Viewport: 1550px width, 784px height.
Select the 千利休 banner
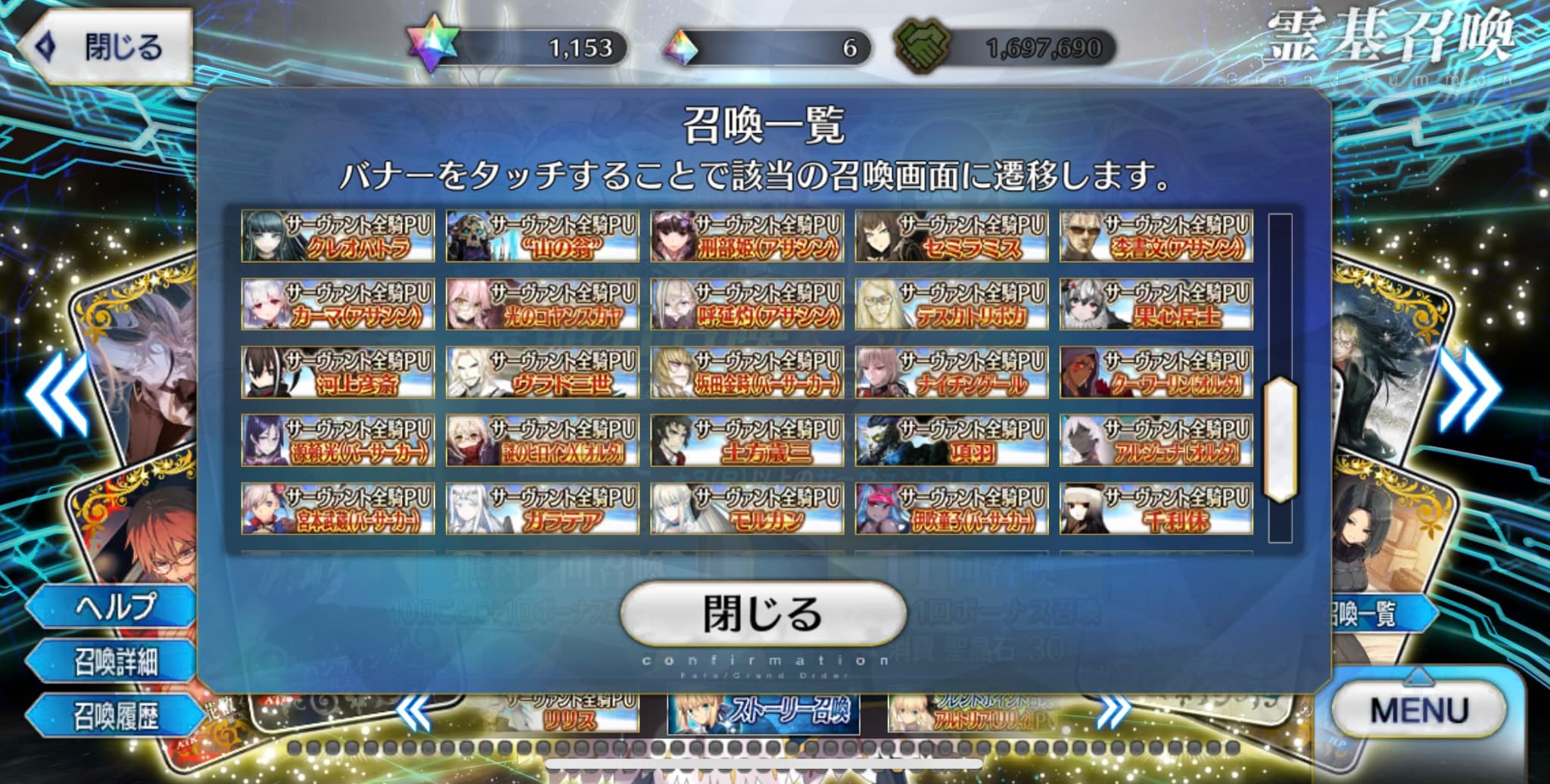[x=1156, y=509]
